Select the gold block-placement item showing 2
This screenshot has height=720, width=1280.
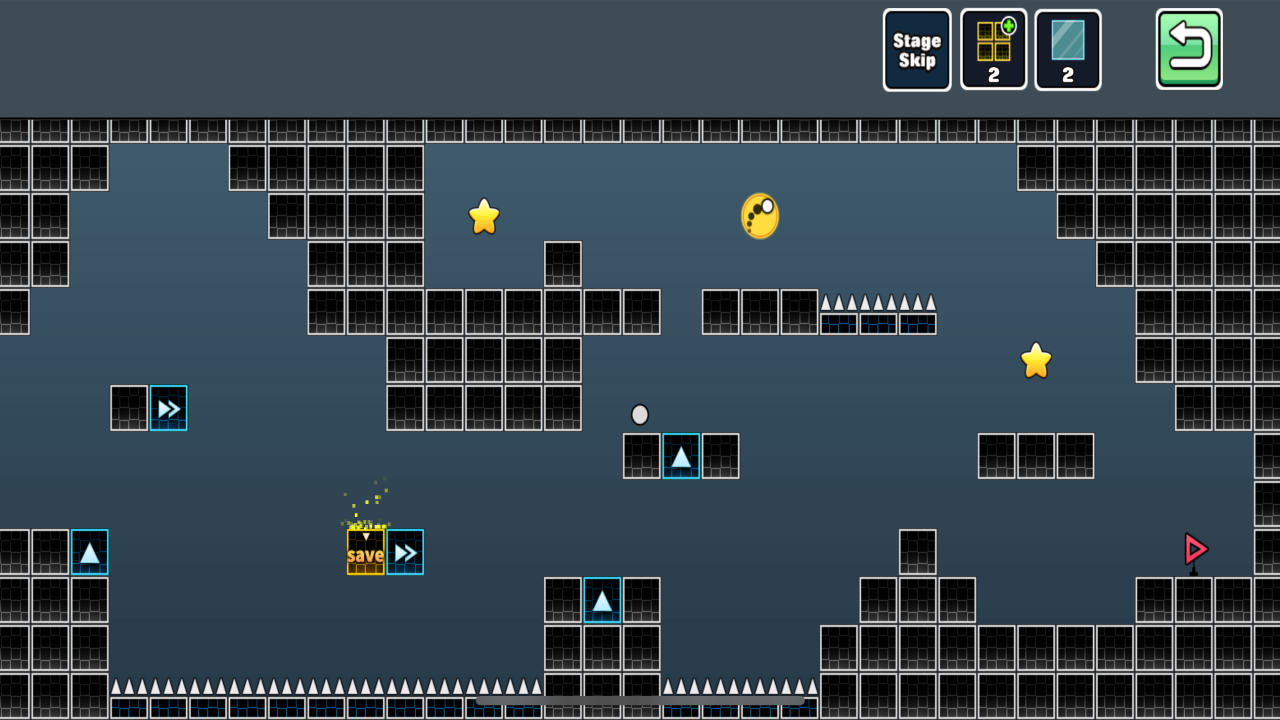point(994,50)
